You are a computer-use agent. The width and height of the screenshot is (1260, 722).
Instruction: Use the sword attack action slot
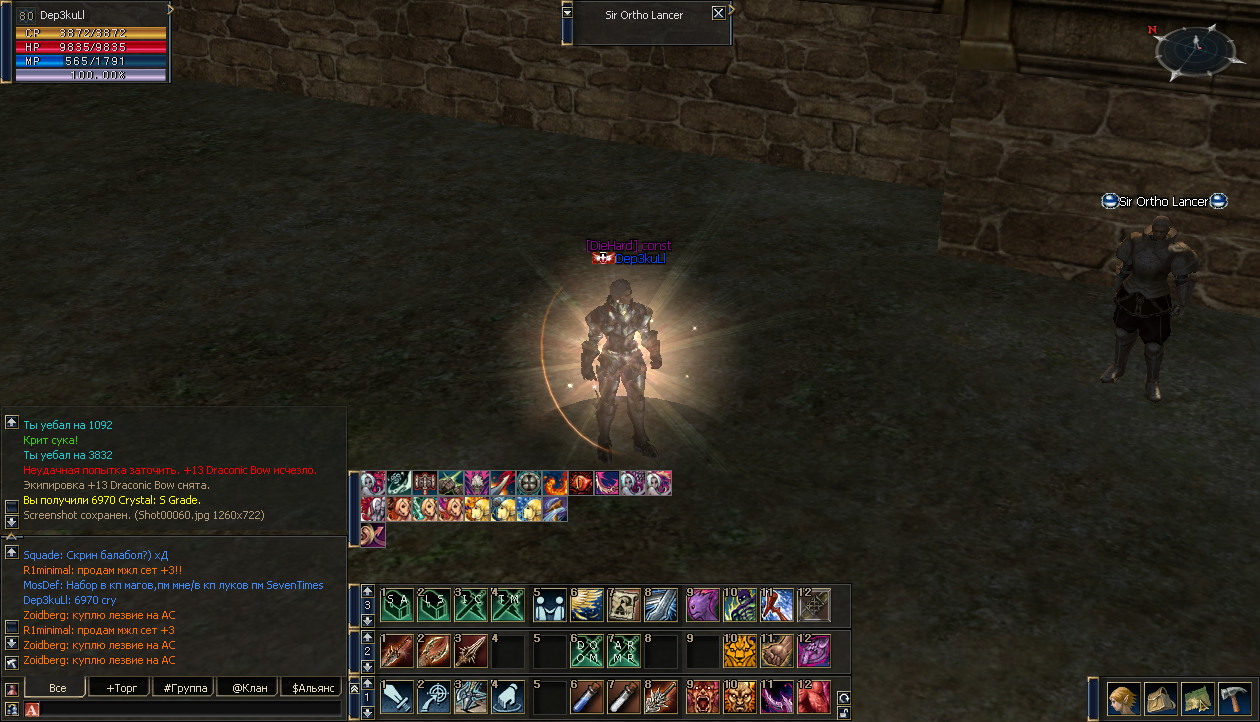tap(397, 697)
